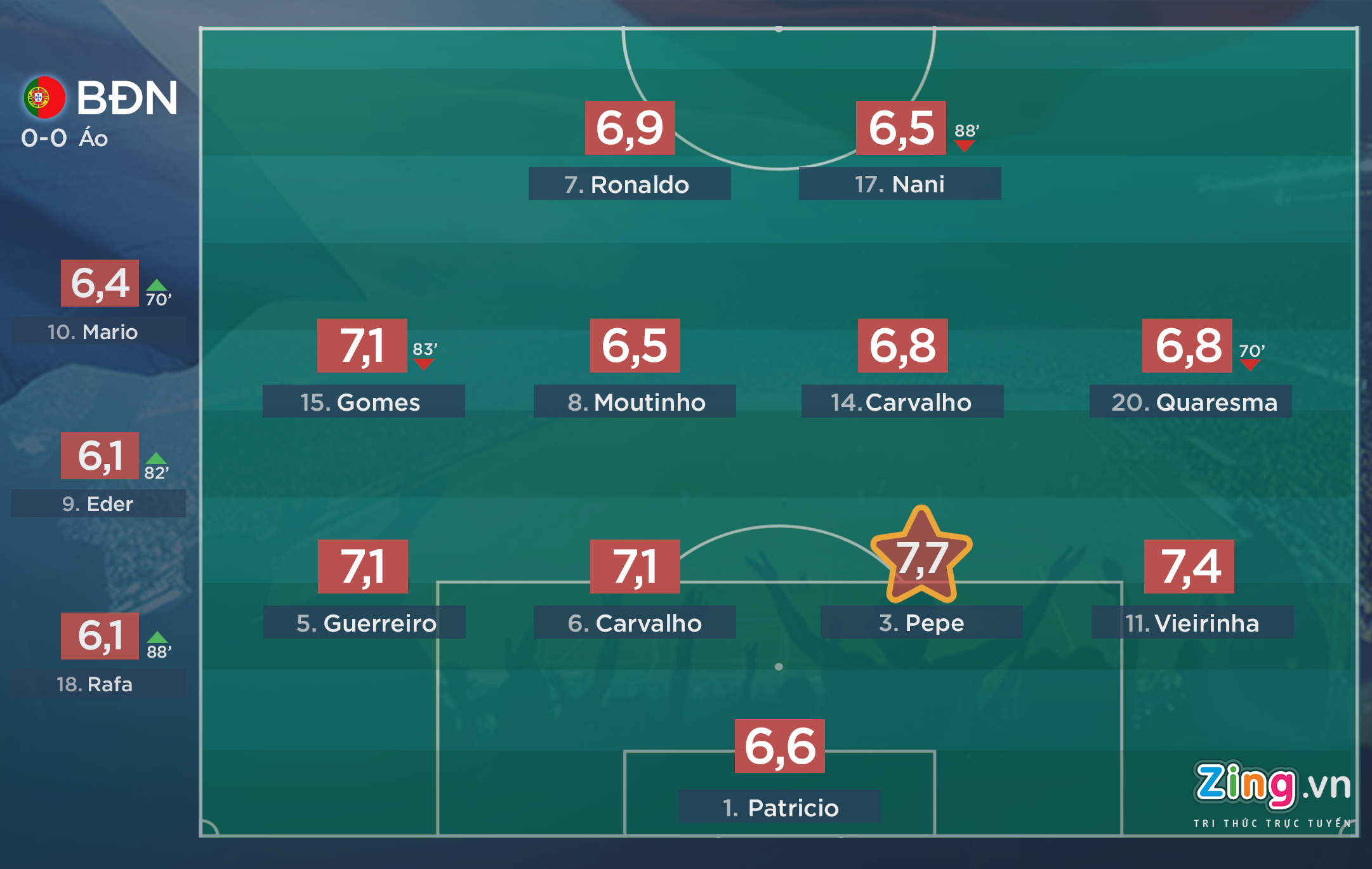Select number 14 Carvalho in midfield

(902, 402)
